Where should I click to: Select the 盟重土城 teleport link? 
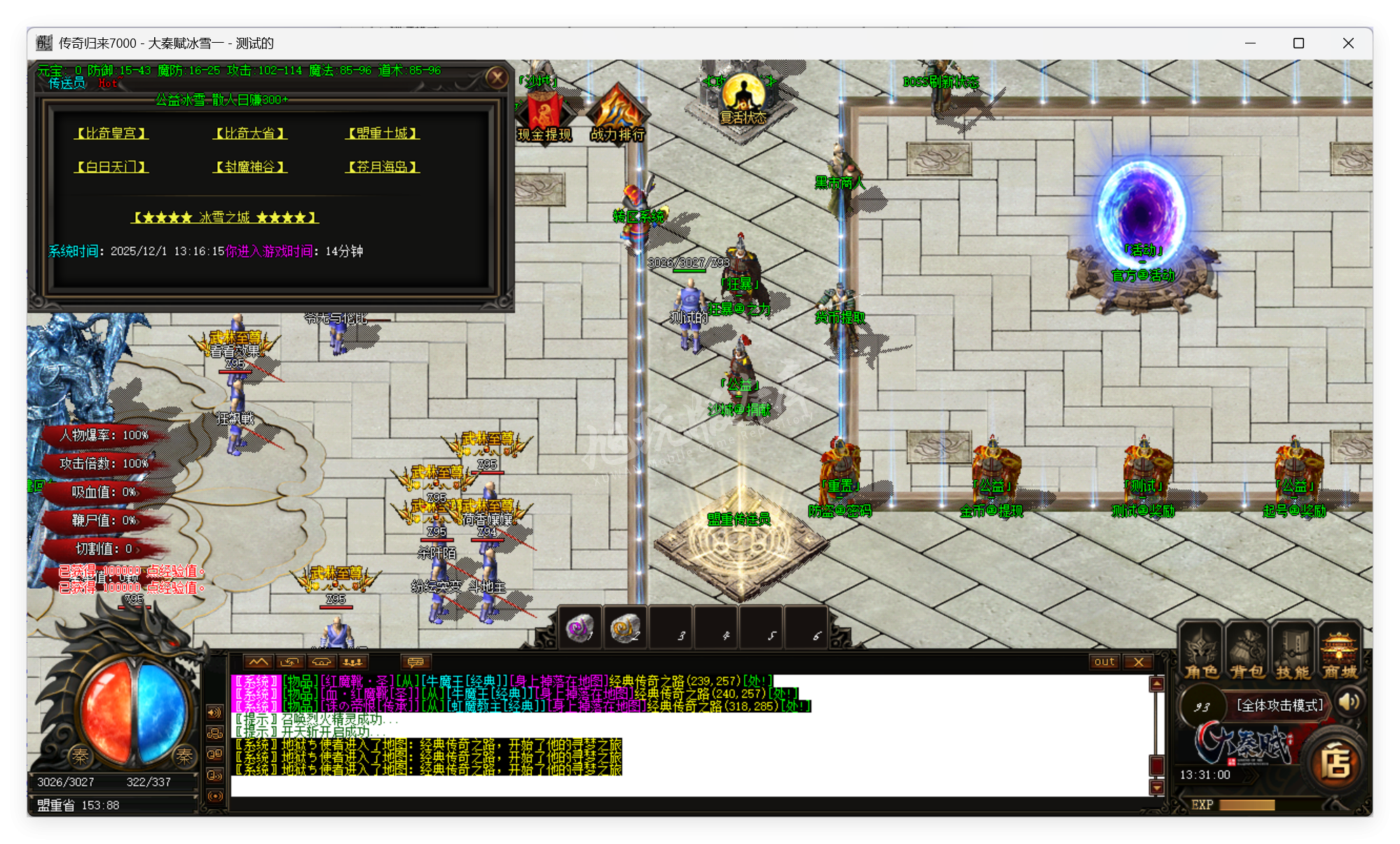[383, 133]
